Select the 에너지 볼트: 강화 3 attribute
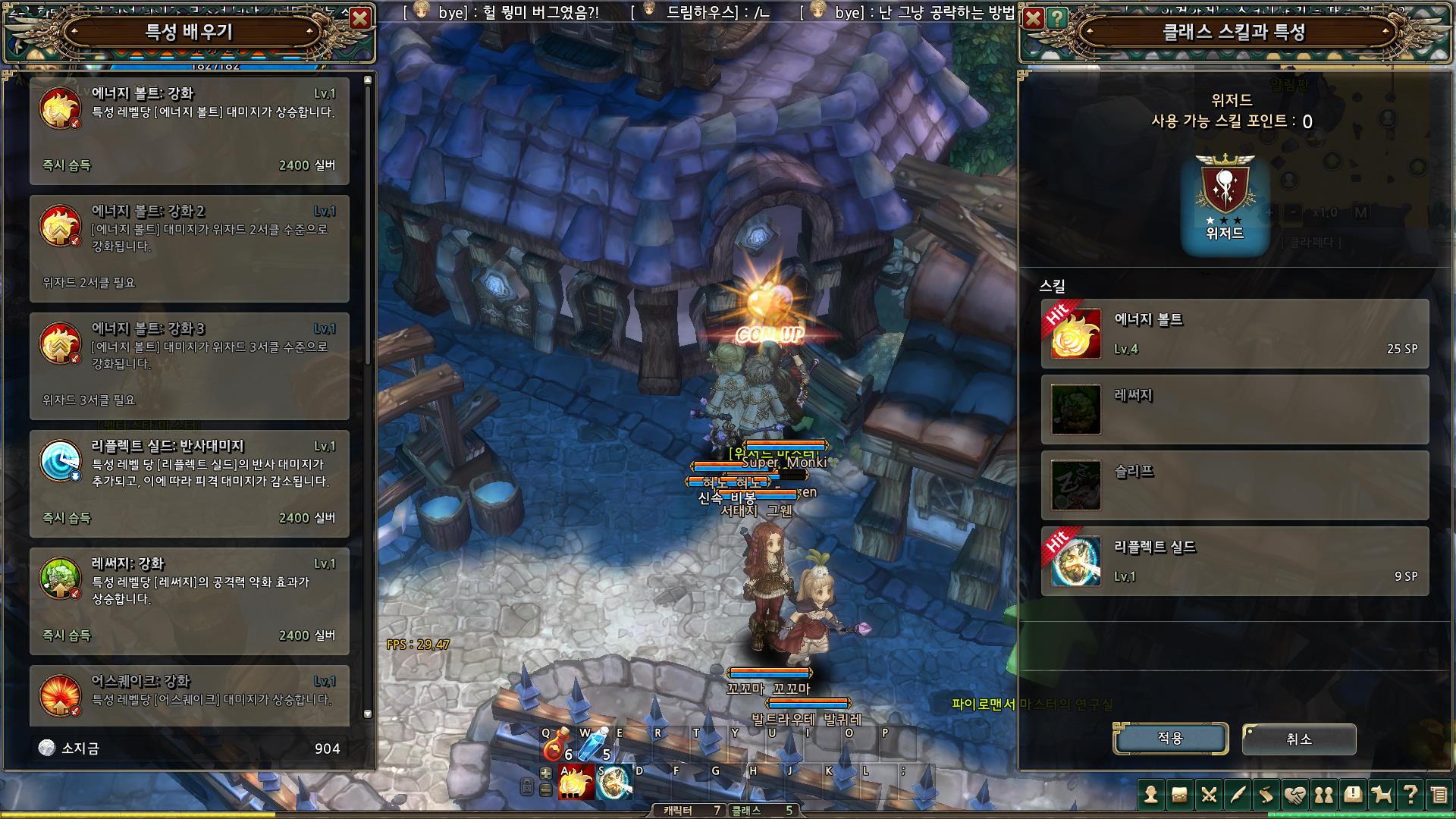The image size is (1456, 819). tap(190, 366)
